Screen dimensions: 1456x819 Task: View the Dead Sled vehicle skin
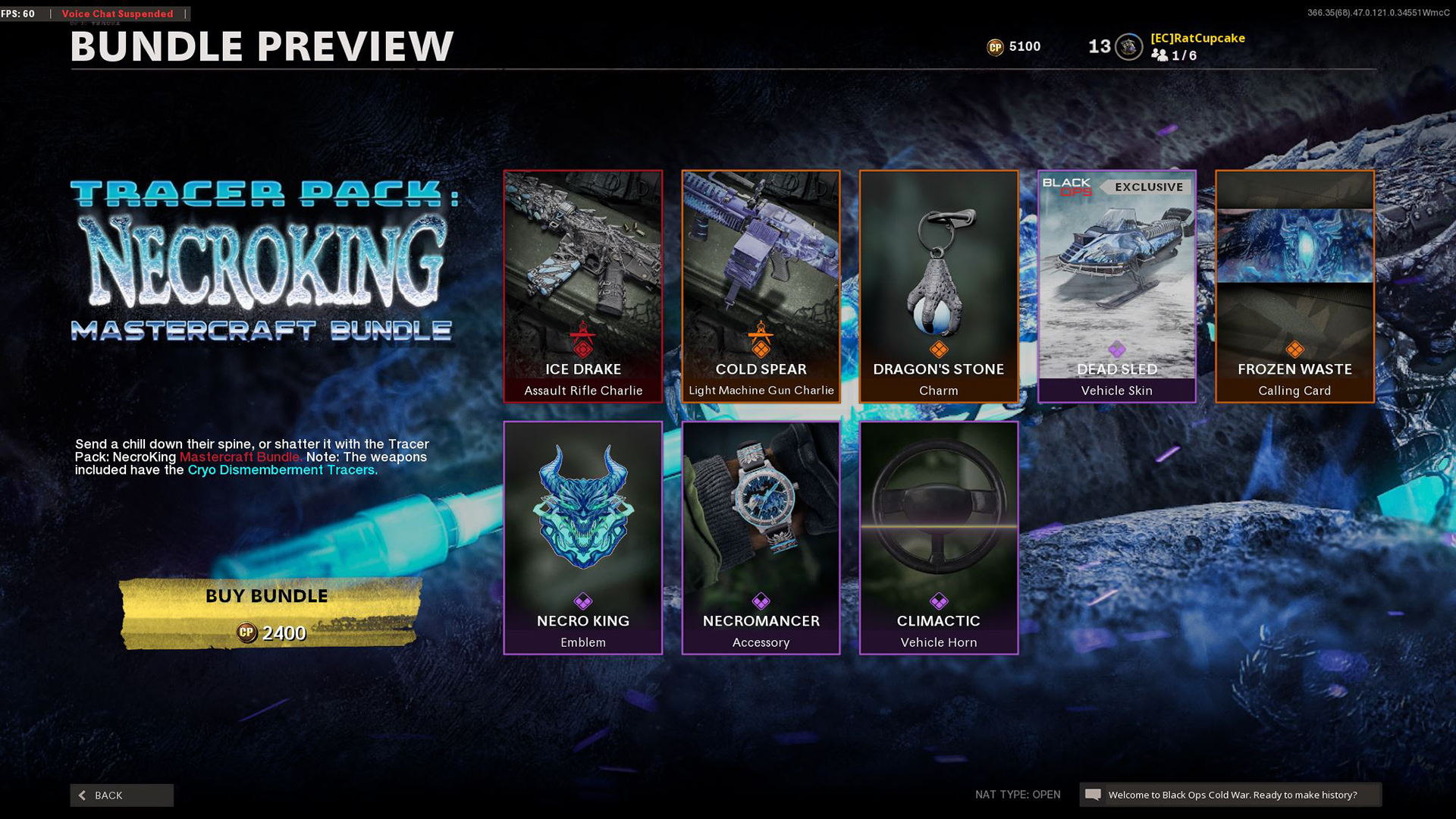[1116, 284]
